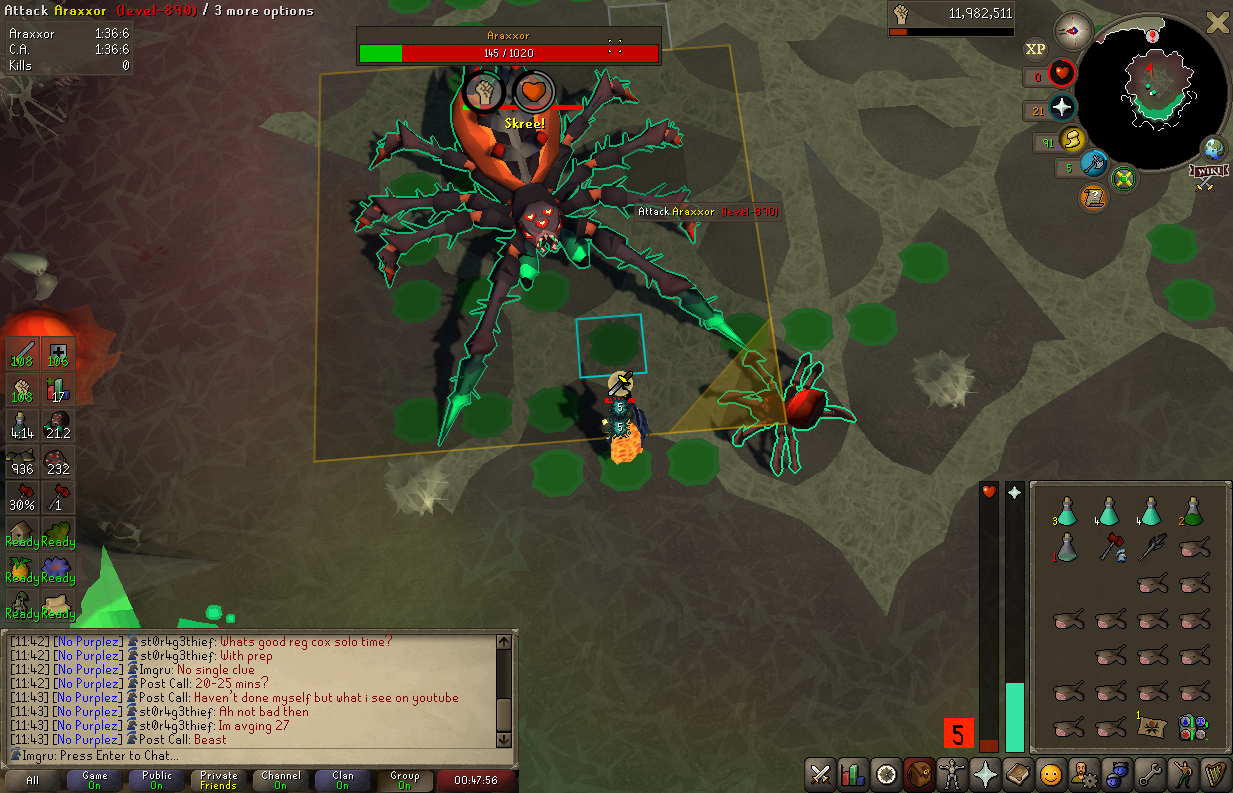
Task: Switch to the Public chat tab
Action: coord(157,780)
